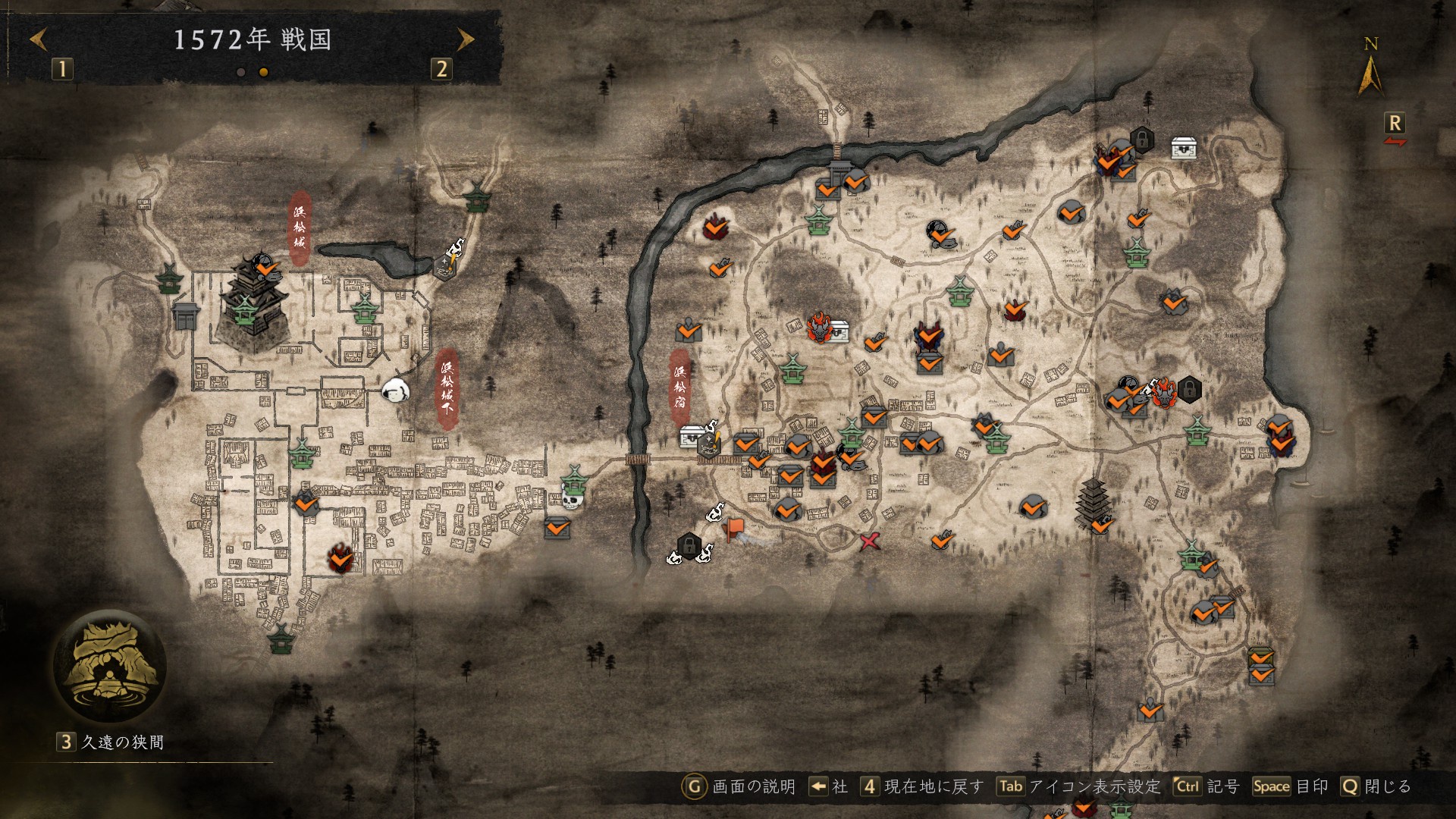Screen dimensions: 1456x819
Task: Select the white skull map marker
Action: pyautogui.click(x=571, y=500)
